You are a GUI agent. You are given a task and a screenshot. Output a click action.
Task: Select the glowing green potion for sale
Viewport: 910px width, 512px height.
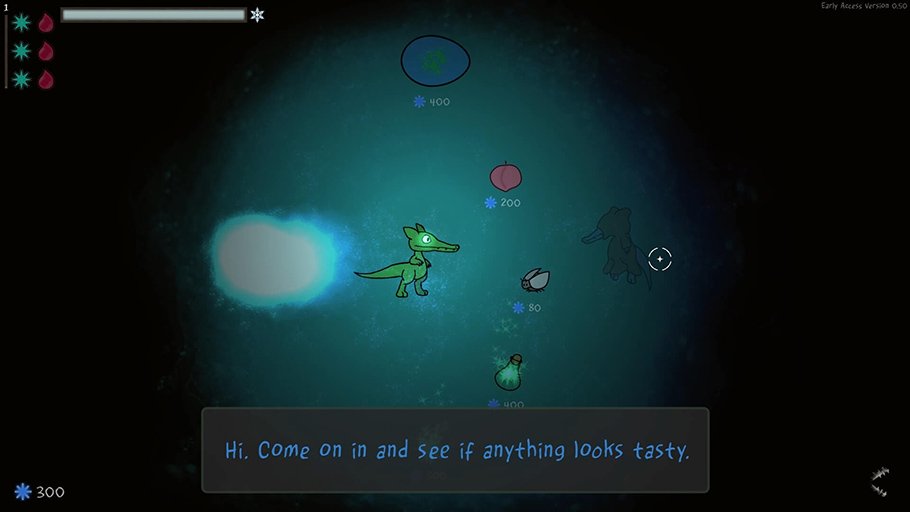click(x=510, y=373)
